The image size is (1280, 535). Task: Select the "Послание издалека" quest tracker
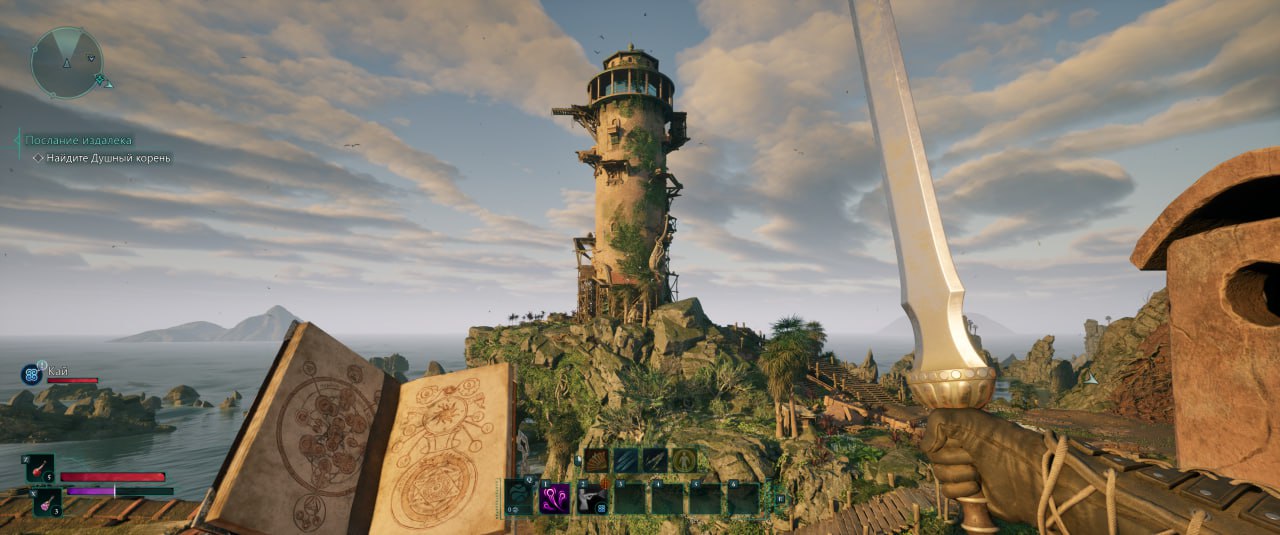(78, 141)
